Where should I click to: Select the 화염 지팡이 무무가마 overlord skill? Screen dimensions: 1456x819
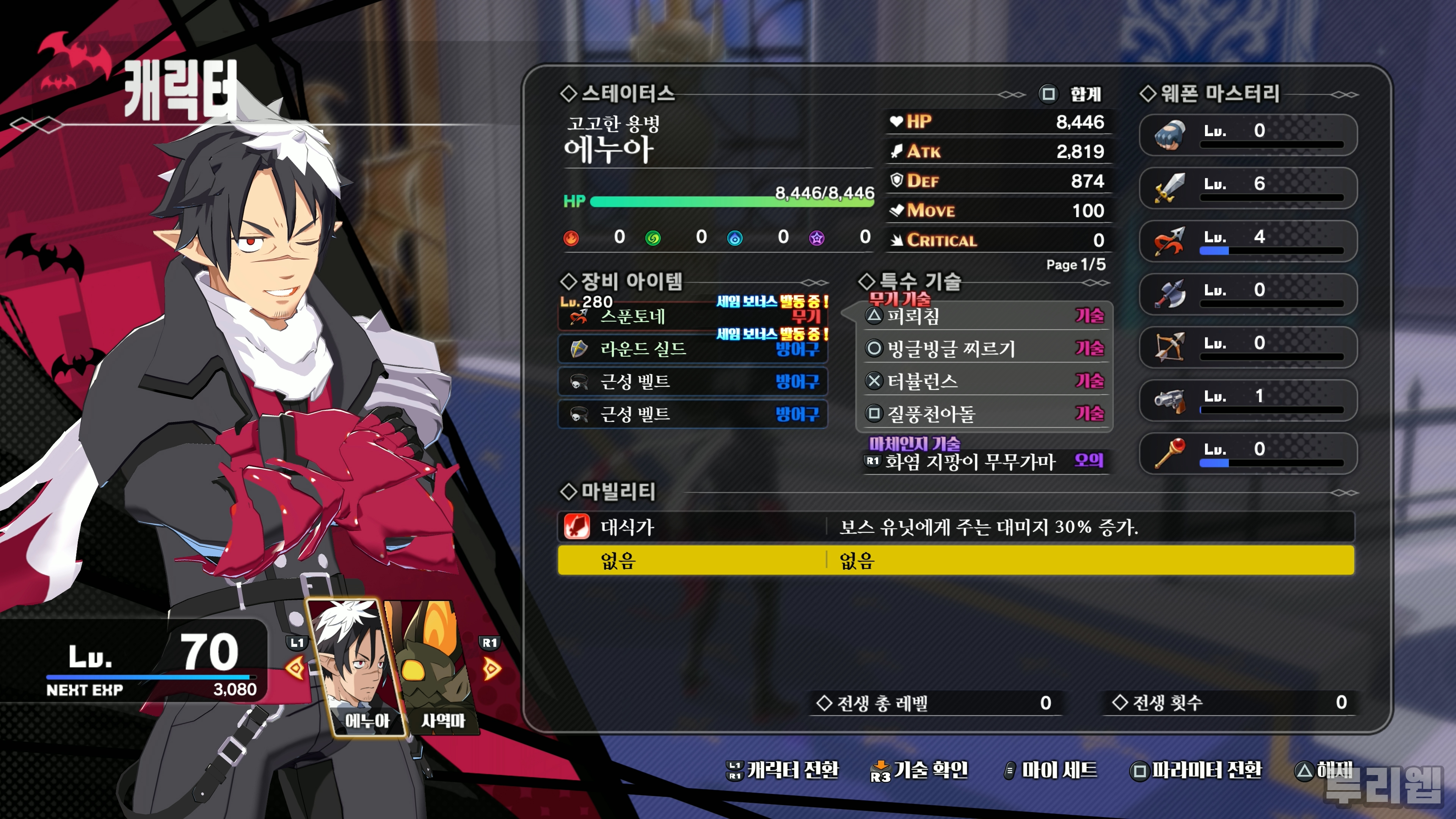(984, 461)
